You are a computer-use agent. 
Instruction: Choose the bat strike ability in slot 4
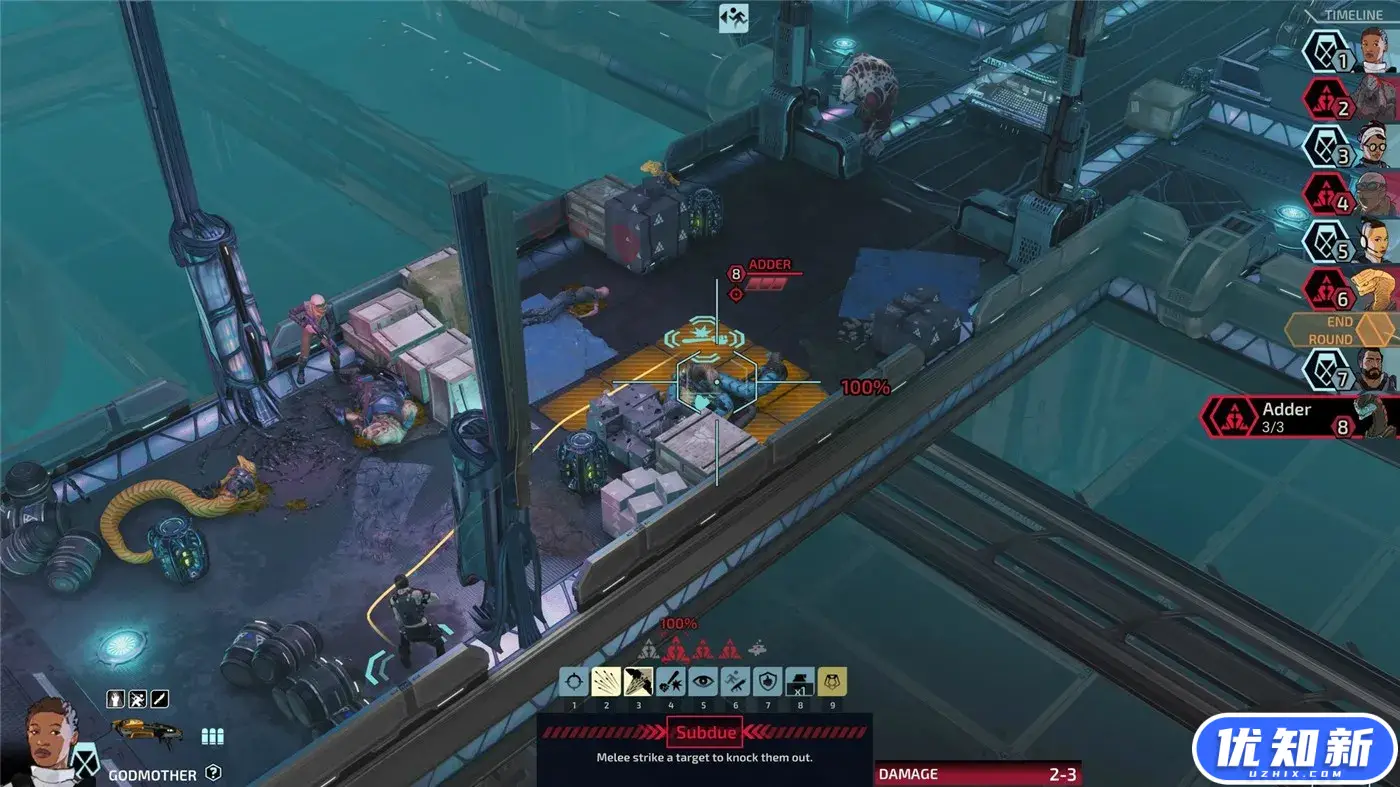[x=671, y=682]
